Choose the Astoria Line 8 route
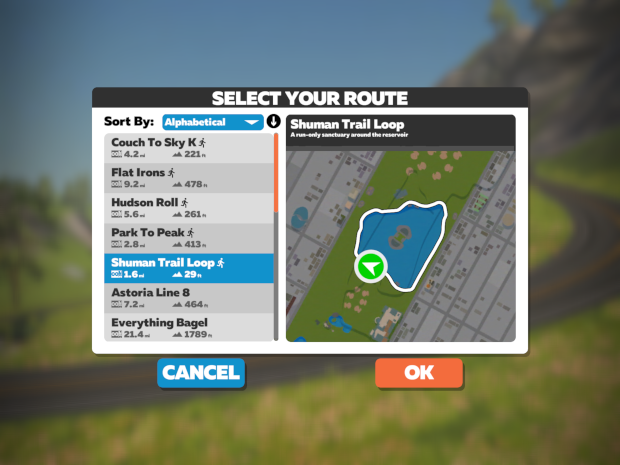The image size is (620, 465). (189, 298)
